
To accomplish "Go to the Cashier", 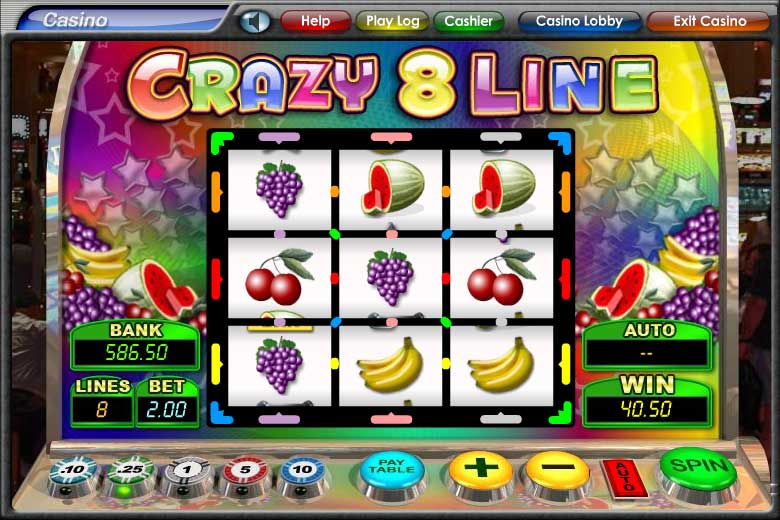I will [x=468, y=21].
